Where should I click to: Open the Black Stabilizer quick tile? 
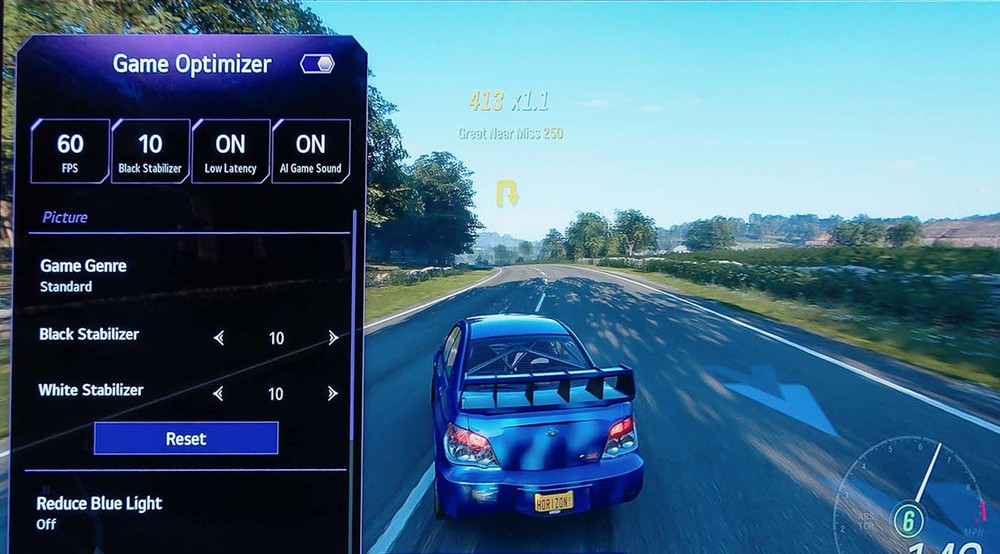click(150, 151)
